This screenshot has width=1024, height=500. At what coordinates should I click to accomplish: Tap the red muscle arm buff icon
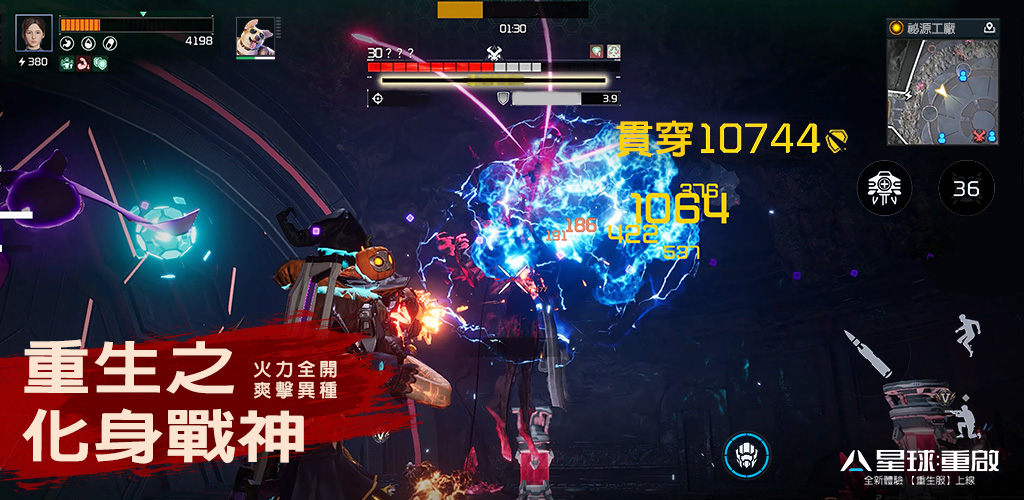(83, 63)
